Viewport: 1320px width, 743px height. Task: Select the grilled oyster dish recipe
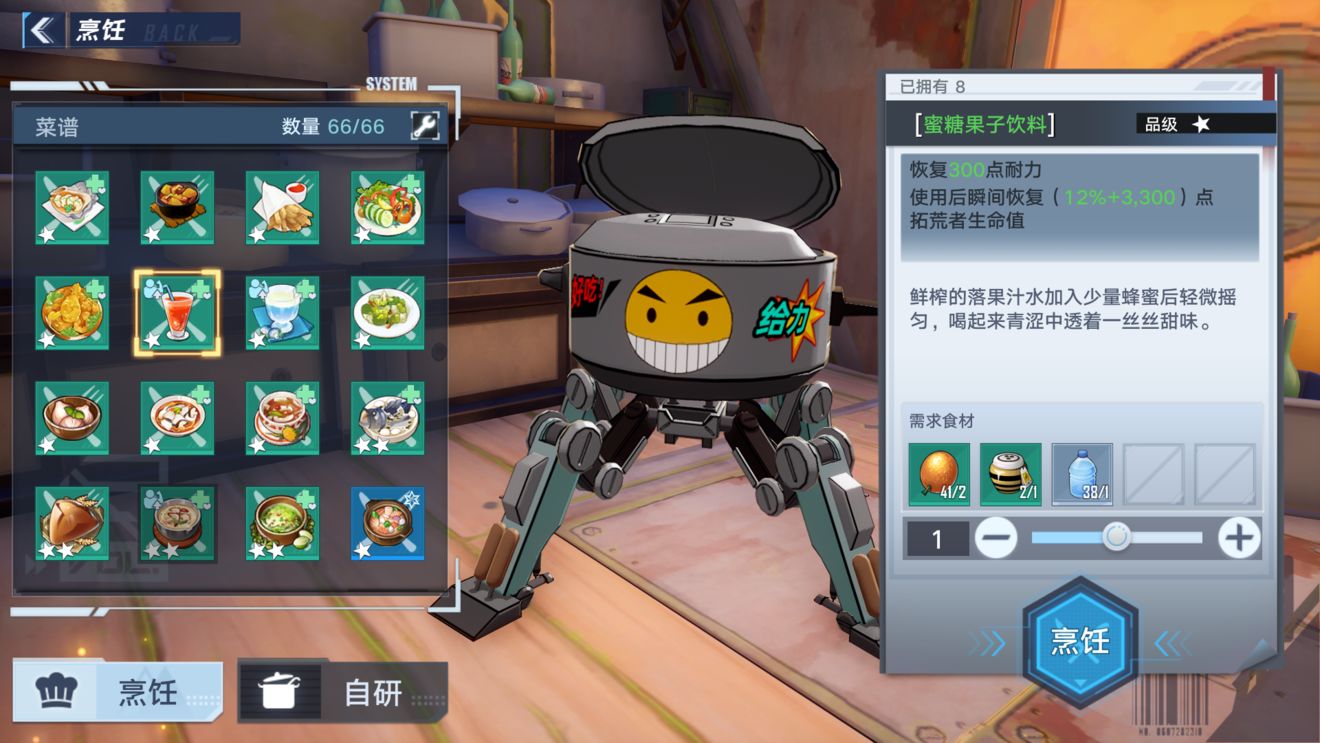point(72,207)
